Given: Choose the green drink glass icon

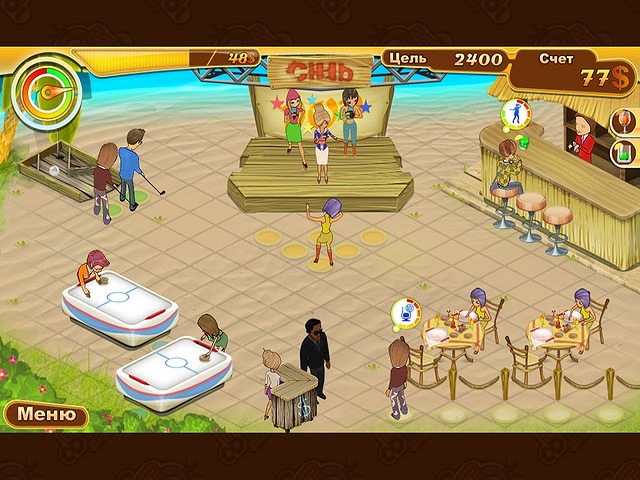Looking at the screenshot, I should [x=623, y=153].
